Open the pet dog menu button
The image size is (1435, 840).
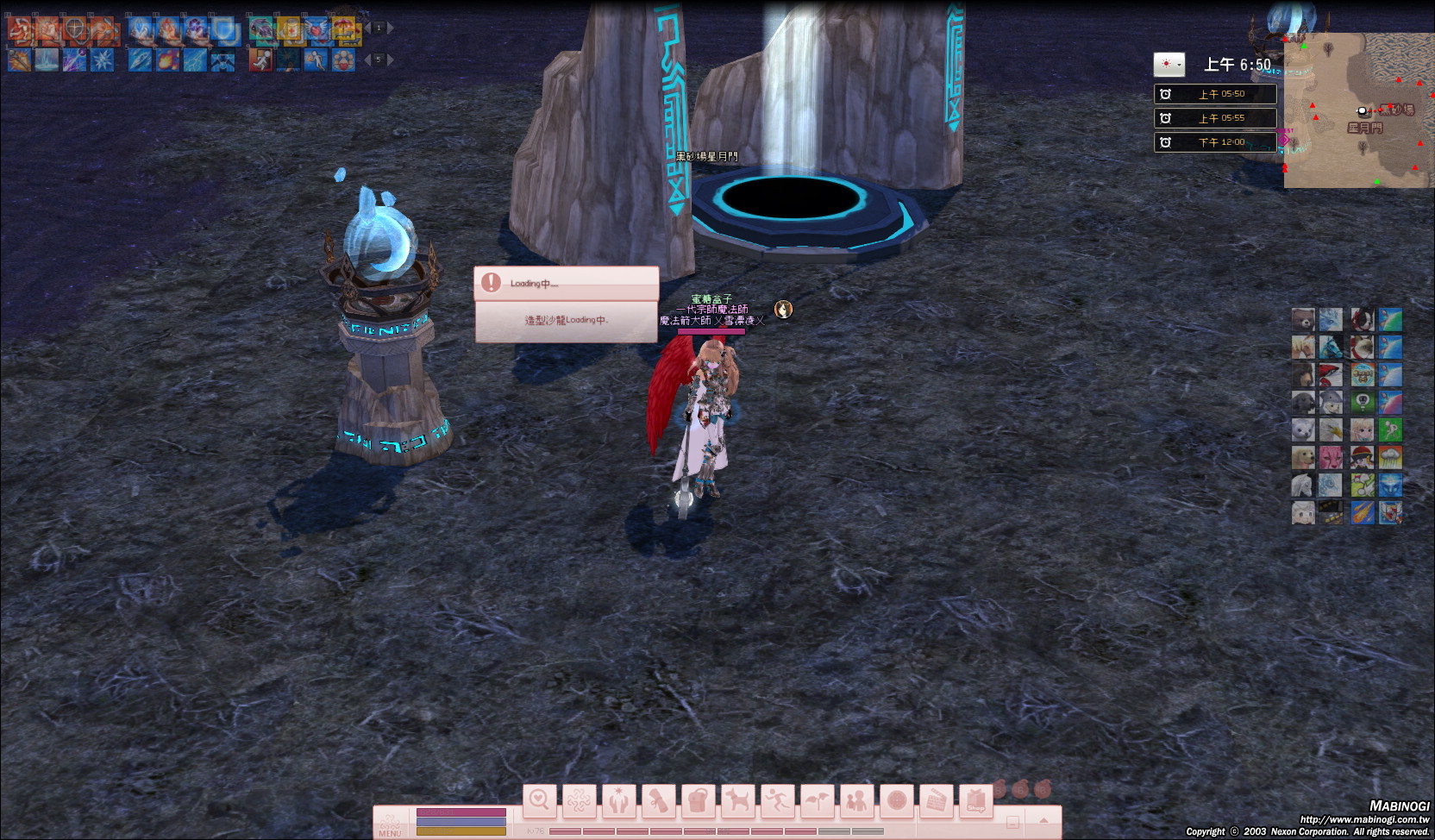click(737, 801)
